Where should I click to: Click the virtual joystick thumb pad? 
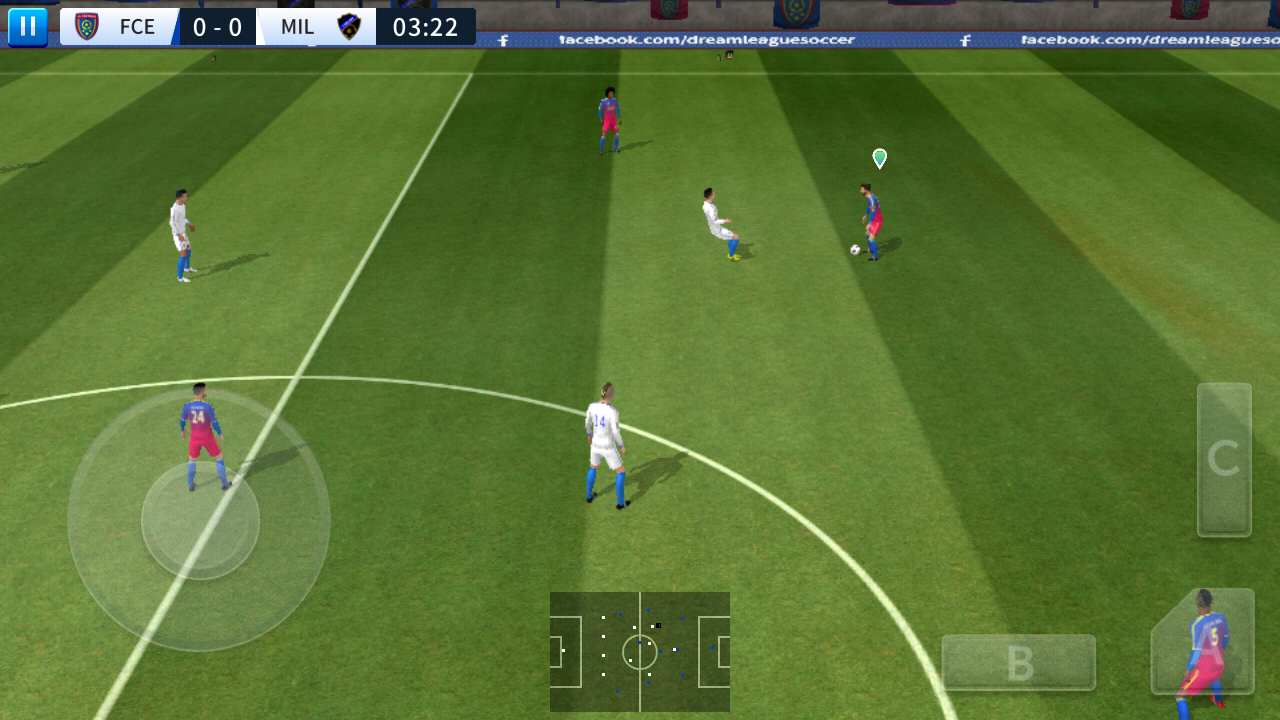(200, 520)
